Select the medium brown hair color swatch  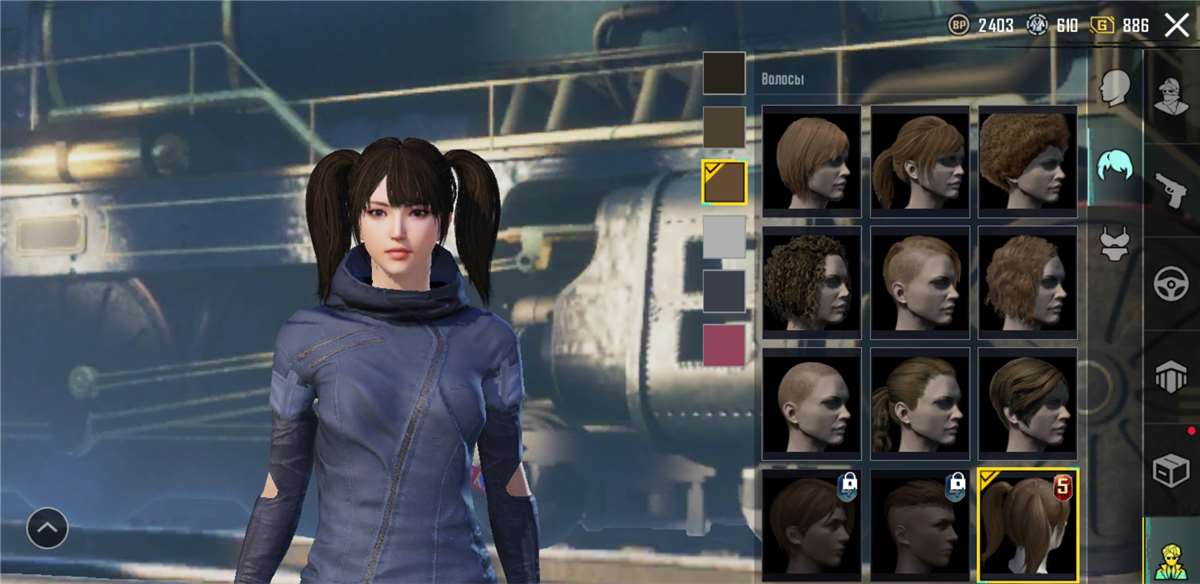[x=724, y=127]
